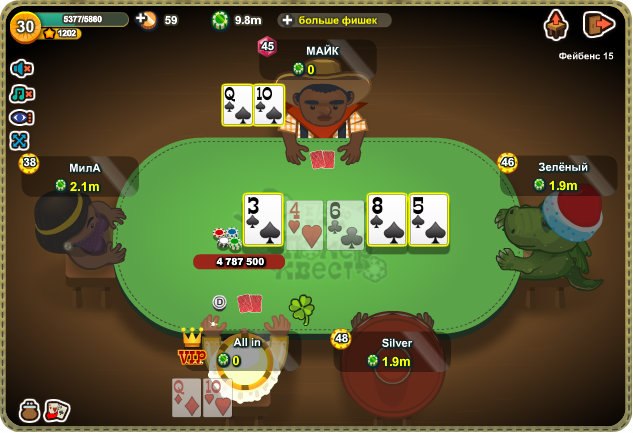Open player МАЙК's name panel

(322, 59)
